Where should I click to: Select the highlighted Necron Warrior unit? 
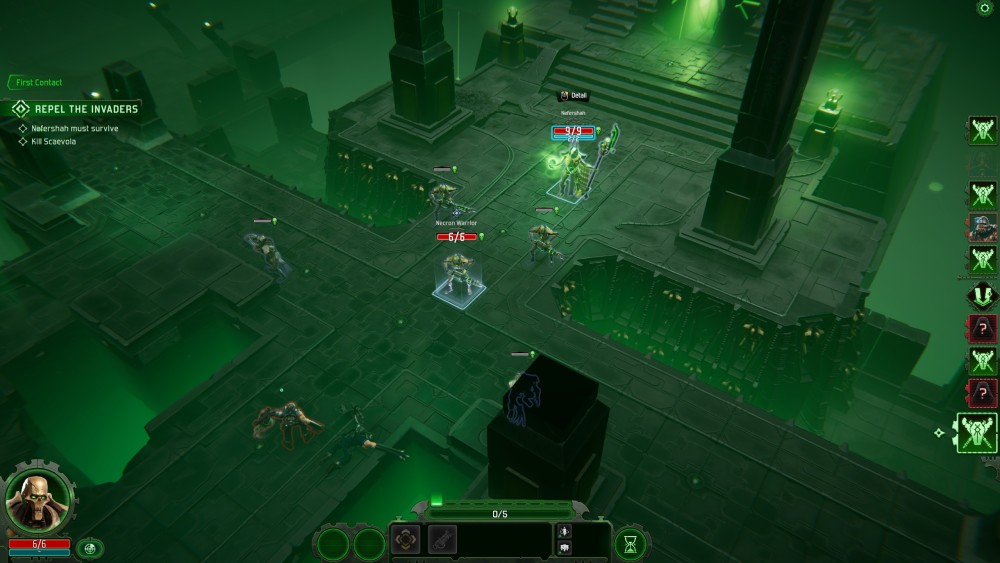459,274
